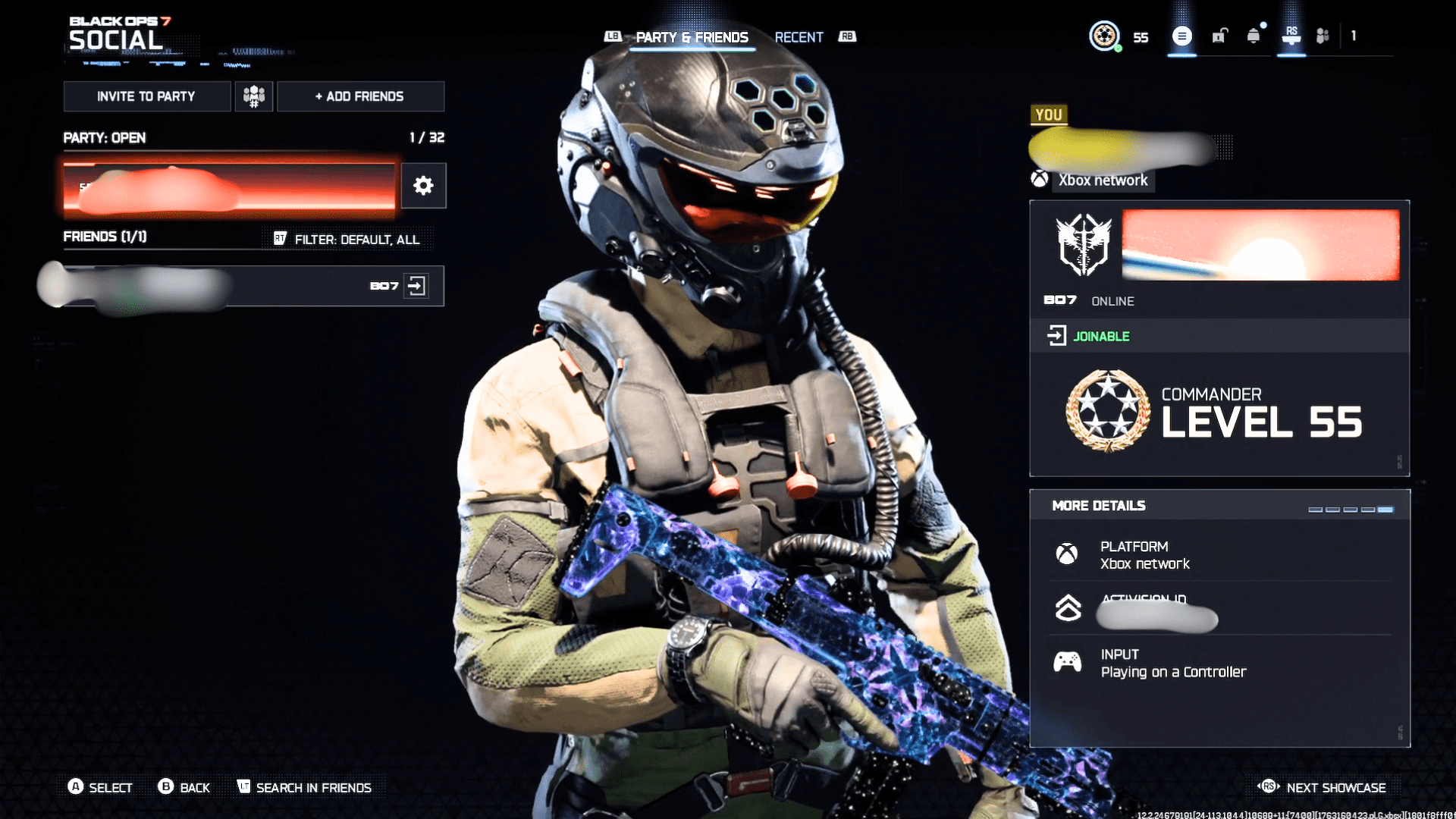
Task: Toggle the Joinable status entry
Action: [1100, 336]
